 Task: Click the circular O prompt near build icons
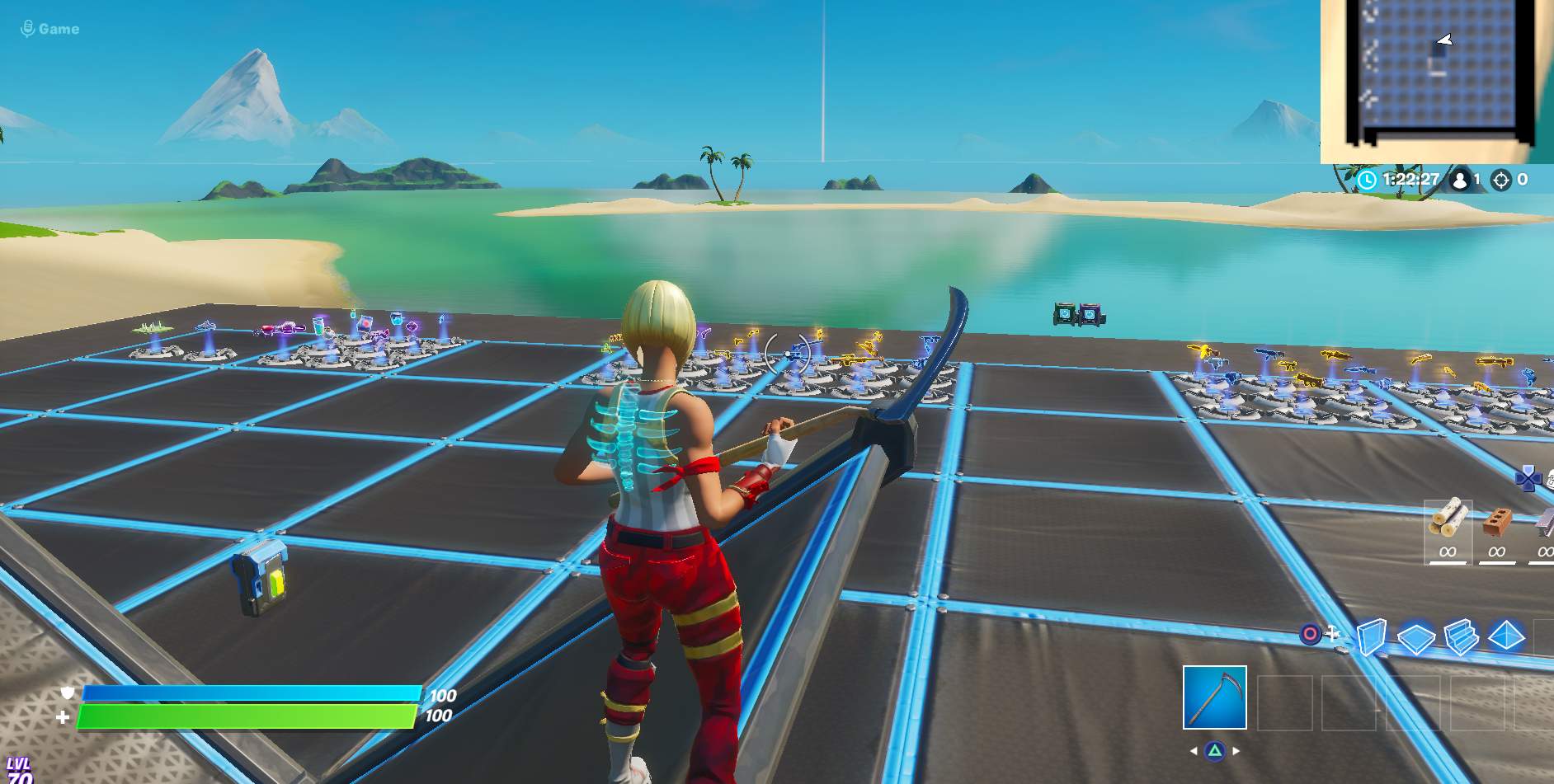(x=1311, y=634)
